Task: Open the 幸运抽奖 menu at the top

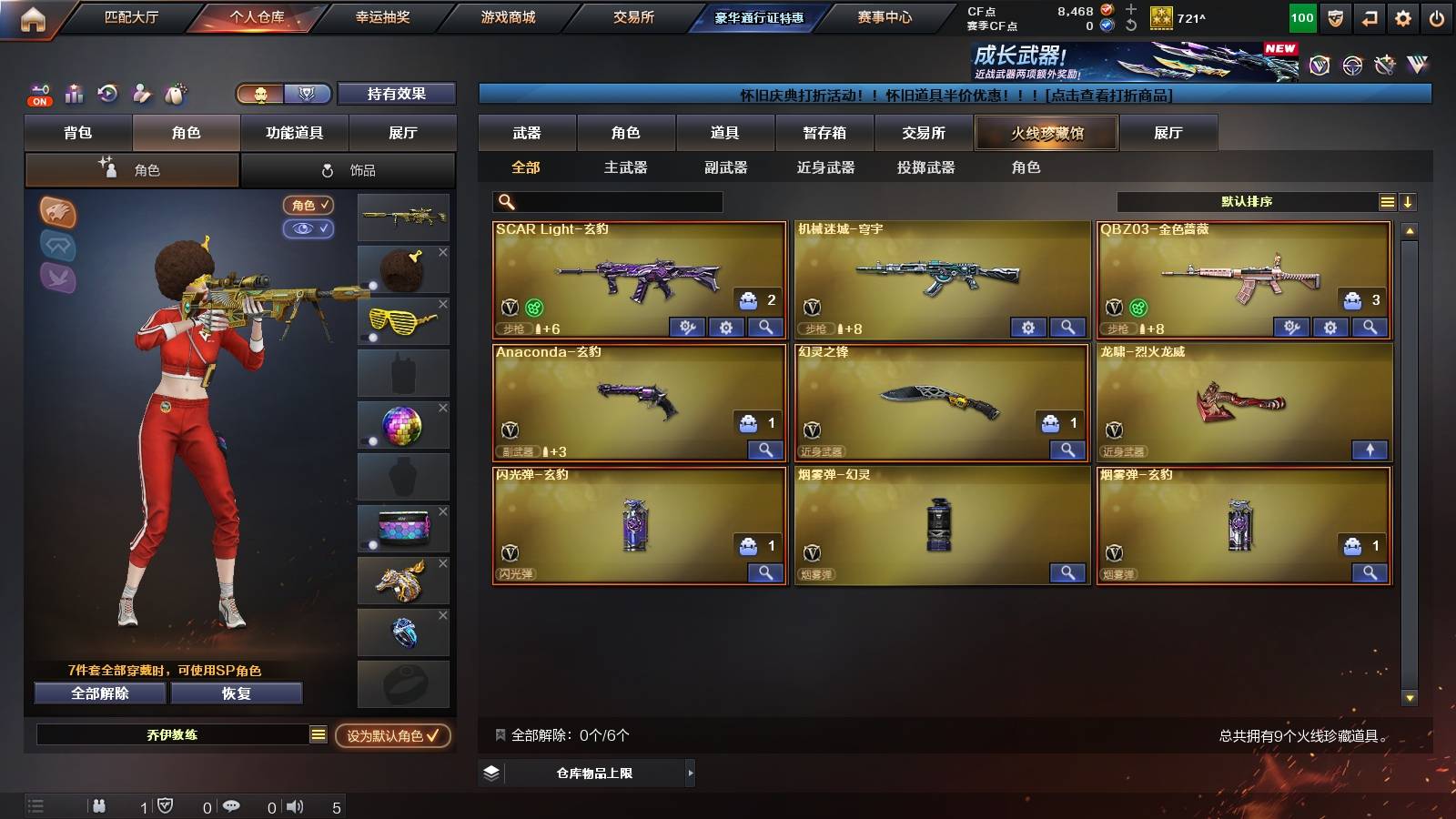Action: [x=382, y=16]
